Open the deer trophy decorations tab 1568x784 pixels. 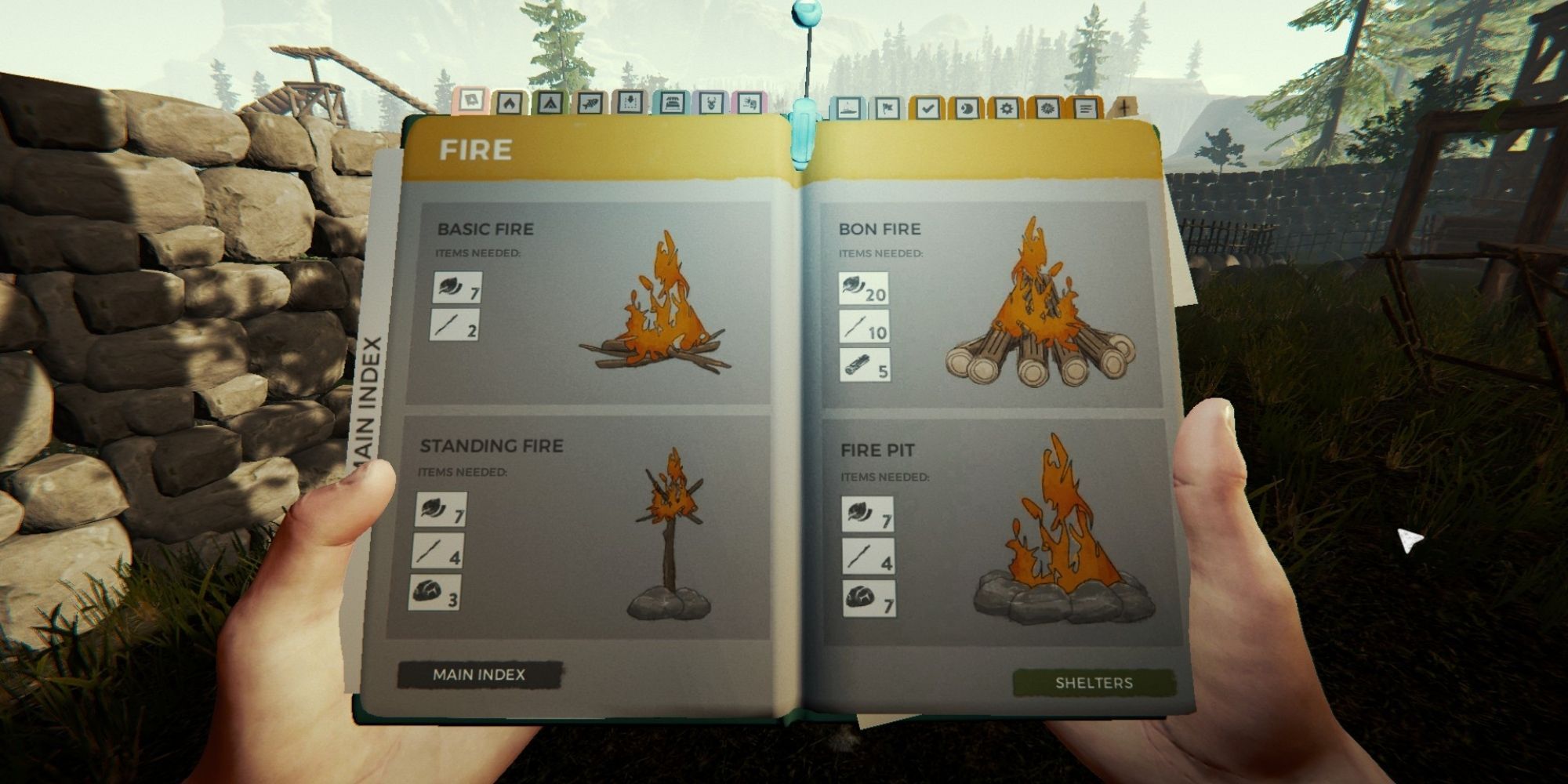pyautogui.click(x=712, y=103)
